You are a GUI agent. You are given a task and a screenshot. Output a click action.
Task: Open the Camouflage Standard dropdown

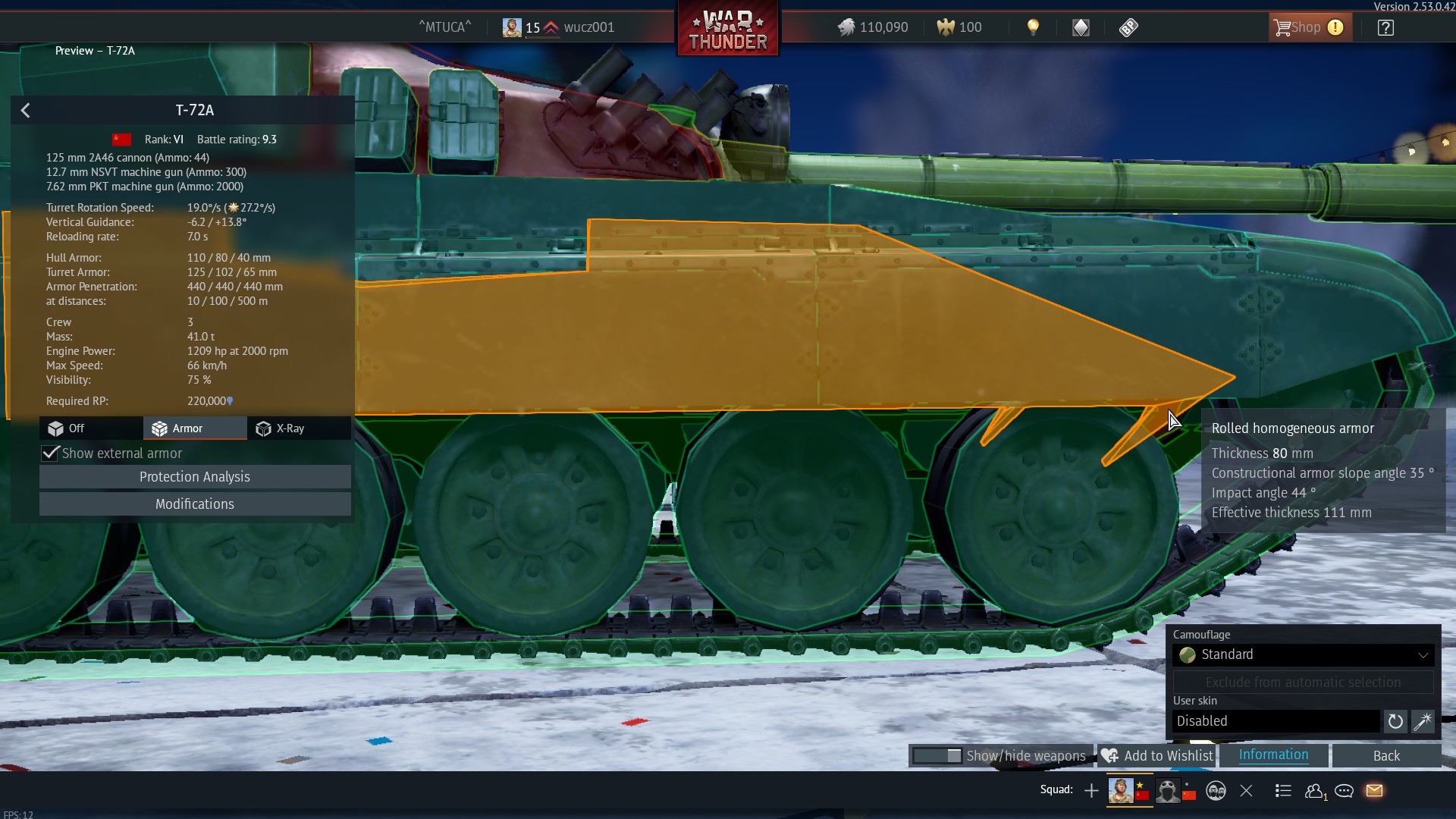tap(1302, 654)
